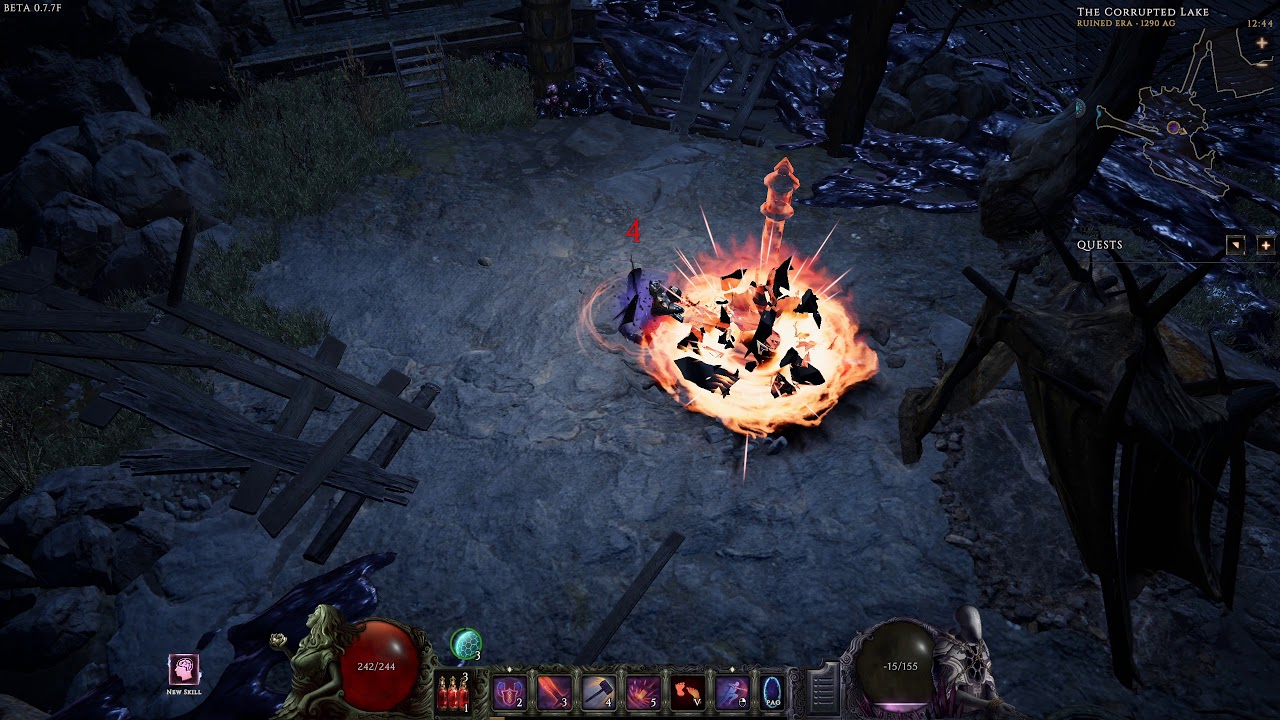
Task: Use the red health potion slot
Action: click(453, 692)
